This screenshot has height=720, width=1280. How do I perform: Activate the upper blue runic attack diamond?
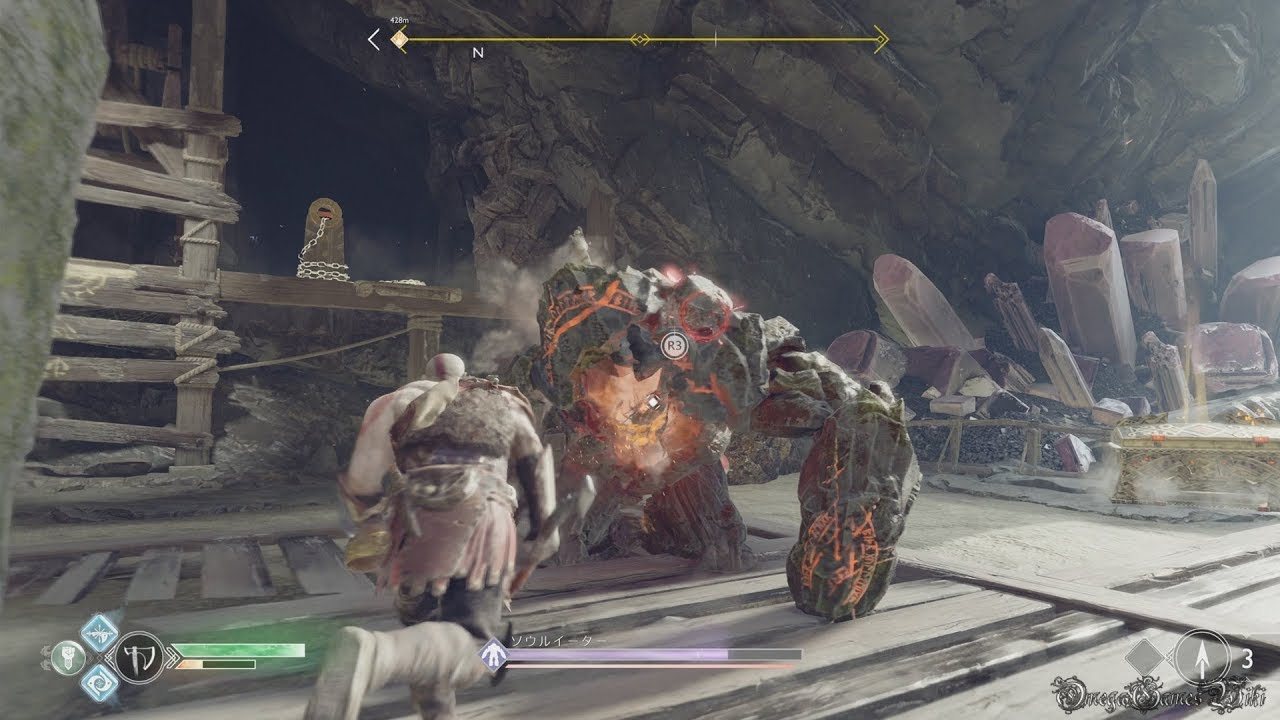tap(99, 631)
